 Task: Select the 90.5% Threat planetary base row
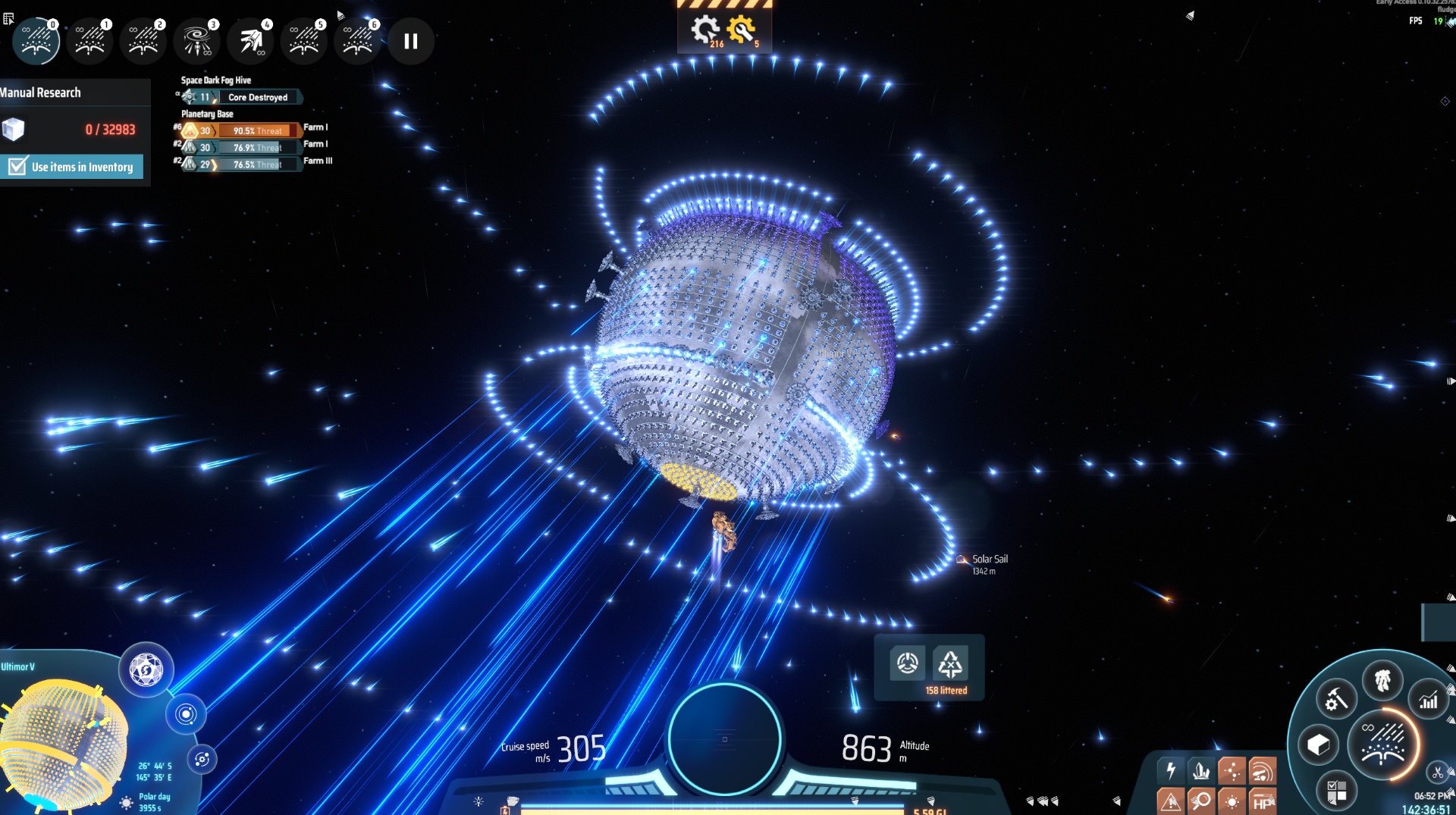point(258,130)
